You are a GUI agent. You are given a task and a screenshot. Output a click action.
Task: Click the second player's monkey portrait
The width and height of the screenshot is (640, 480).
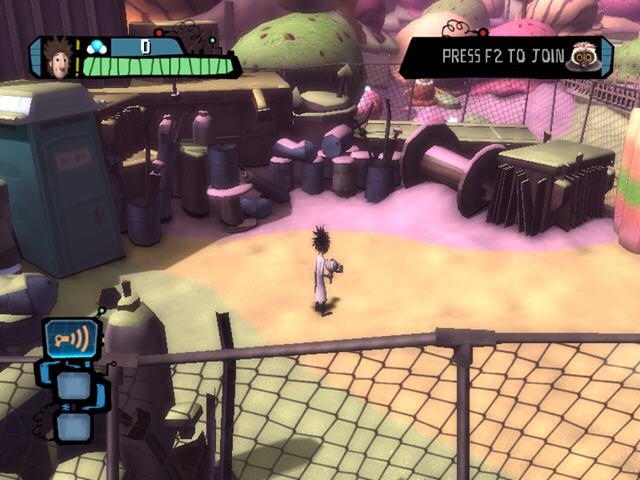click(580, 58)
